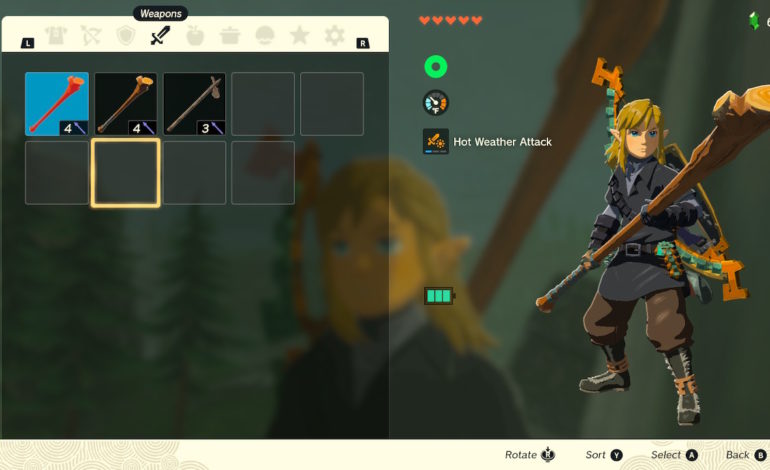Select the equipped red club weapon slot
This screenshot has width=770, height=470.
point(57,104)
